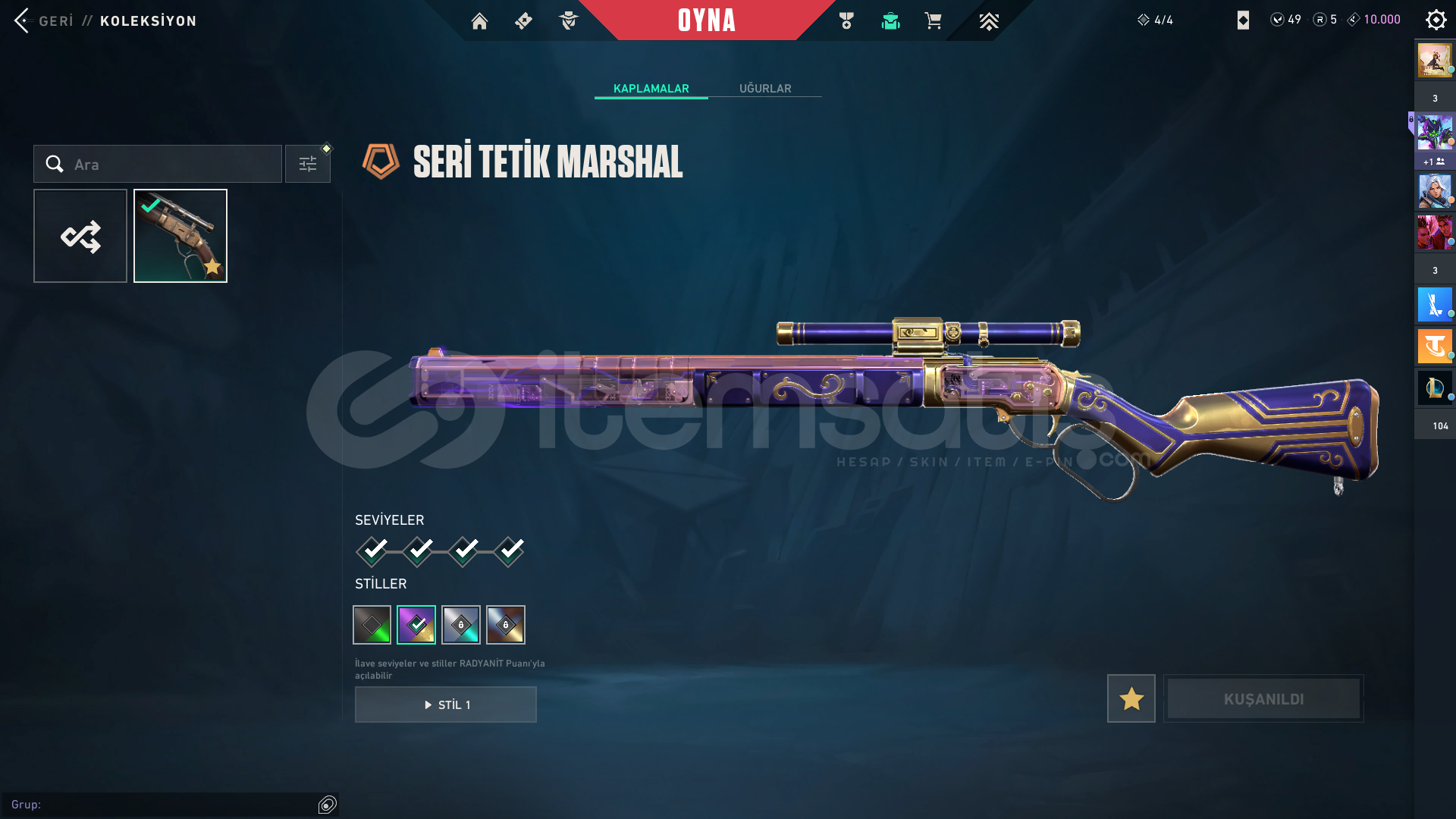1456x819 pixels.
Task: Toggle the favorite star button
Action: tap(1131, 698)
